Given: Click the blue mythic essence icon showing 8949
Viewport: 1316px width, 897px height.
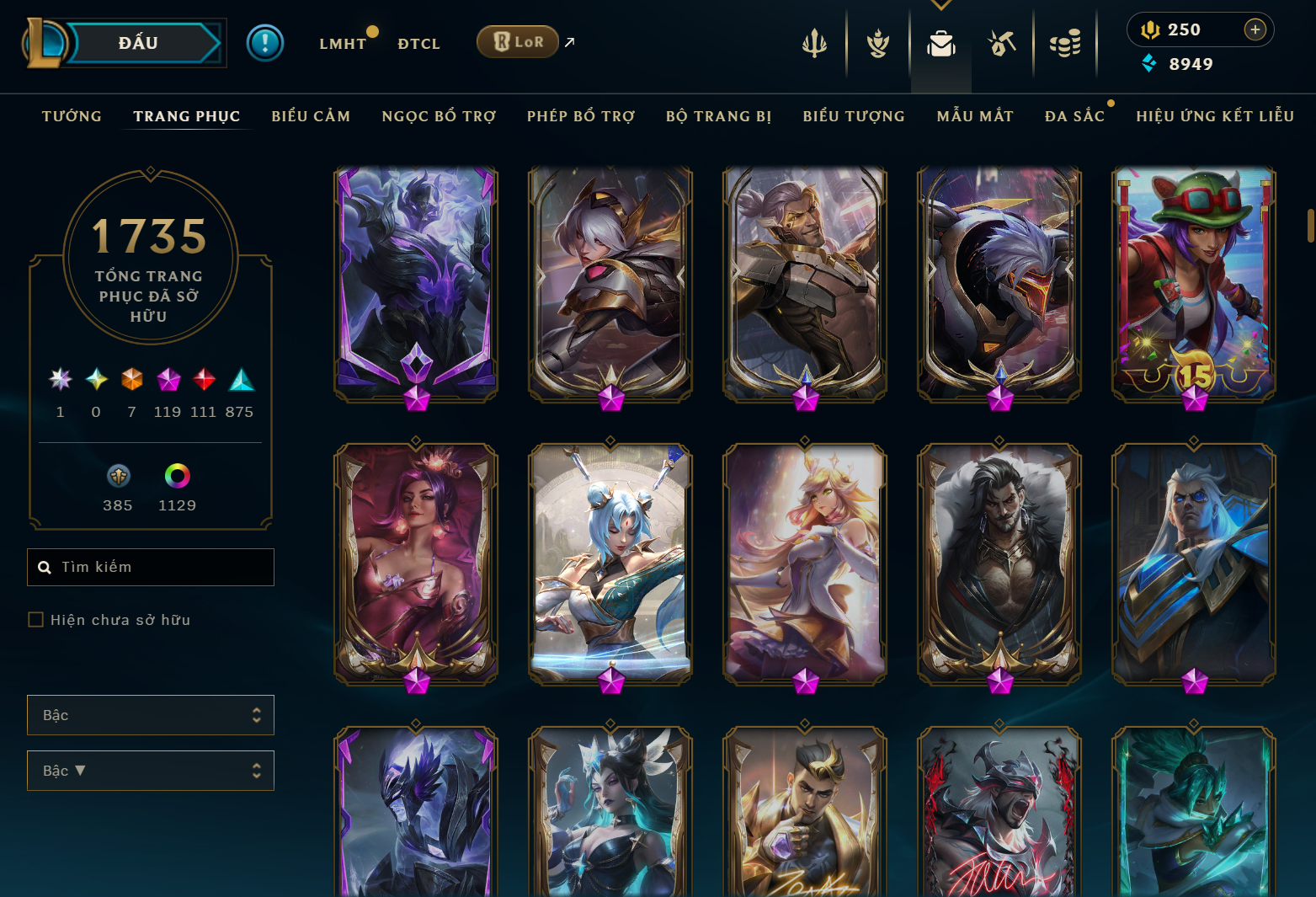Looking at the screenshot, I should (1150, 62).
